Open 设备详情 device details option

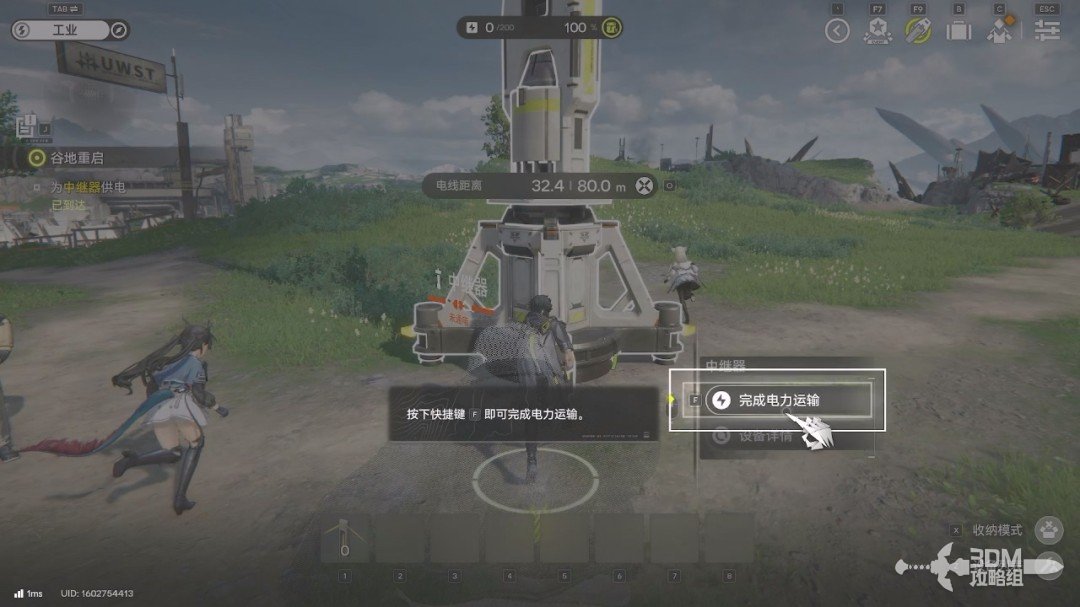(765, 436)
